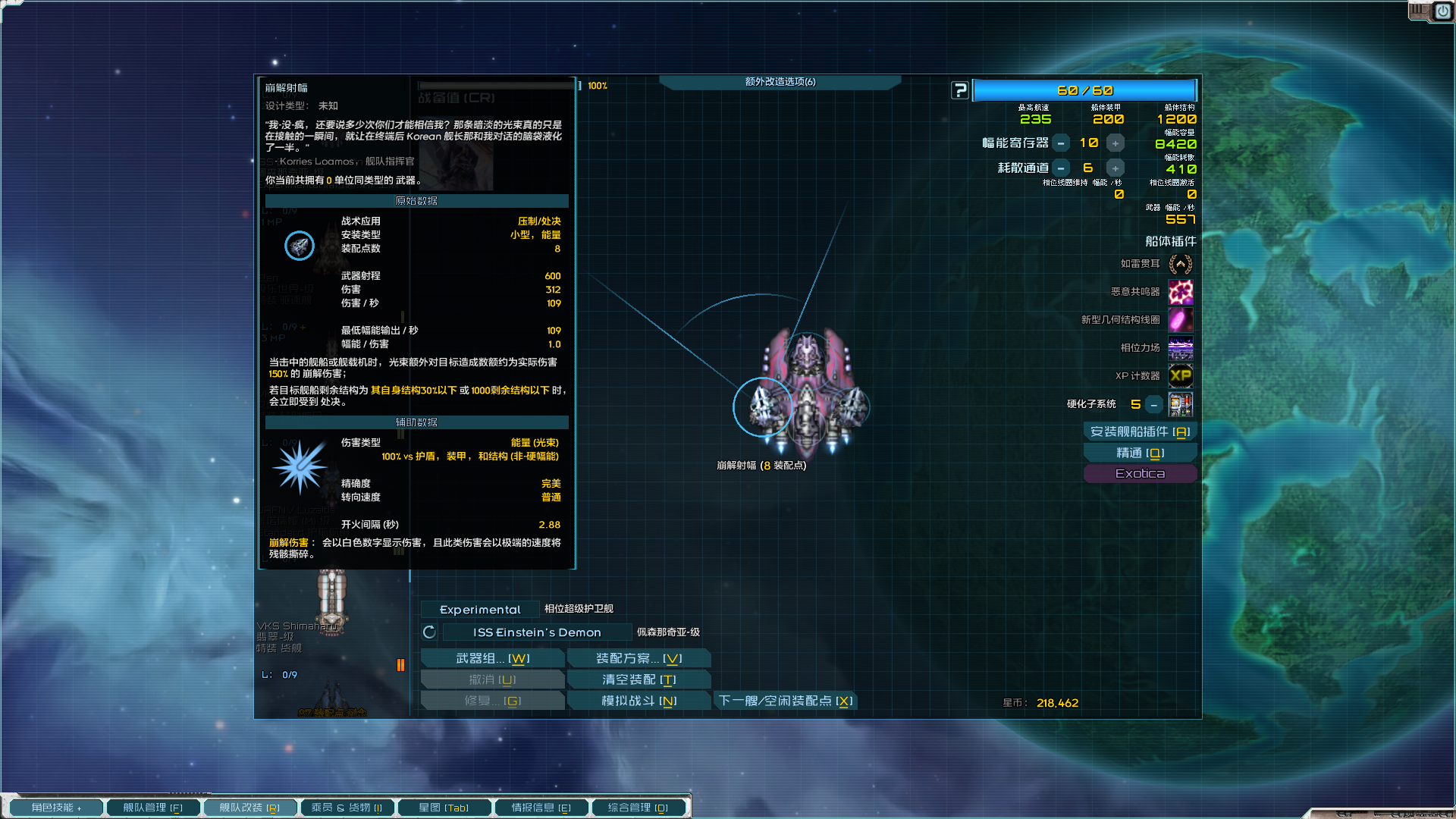Open the Exotica menu
This screenshot has height=819, width=1456.
pos(1140,472)
